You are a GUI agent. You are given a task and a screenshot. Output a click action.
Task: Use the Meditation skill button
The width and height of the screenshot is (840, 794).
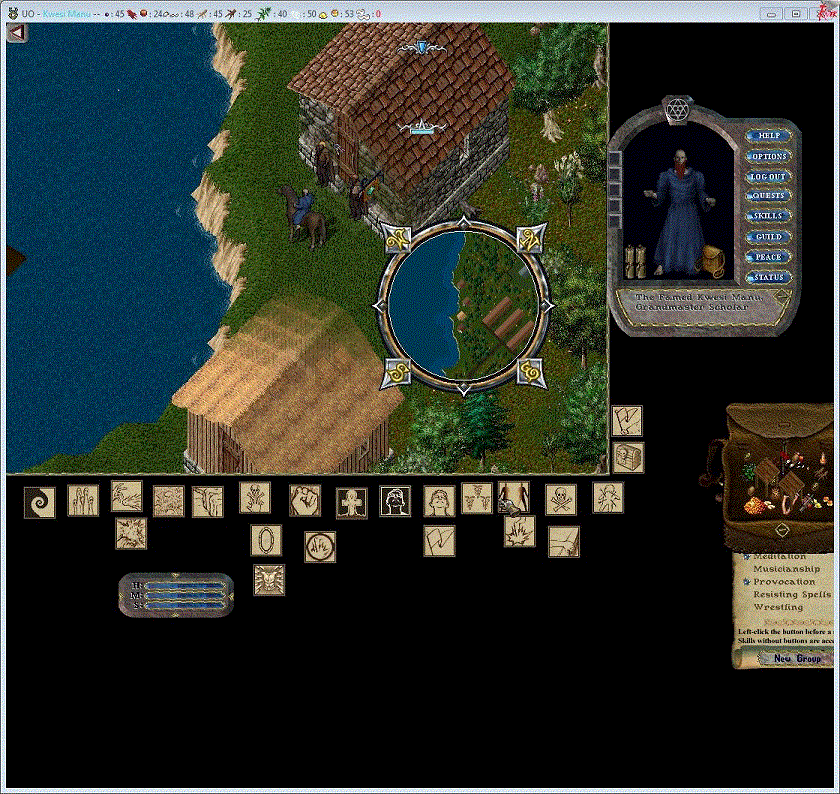coord(746,556)
